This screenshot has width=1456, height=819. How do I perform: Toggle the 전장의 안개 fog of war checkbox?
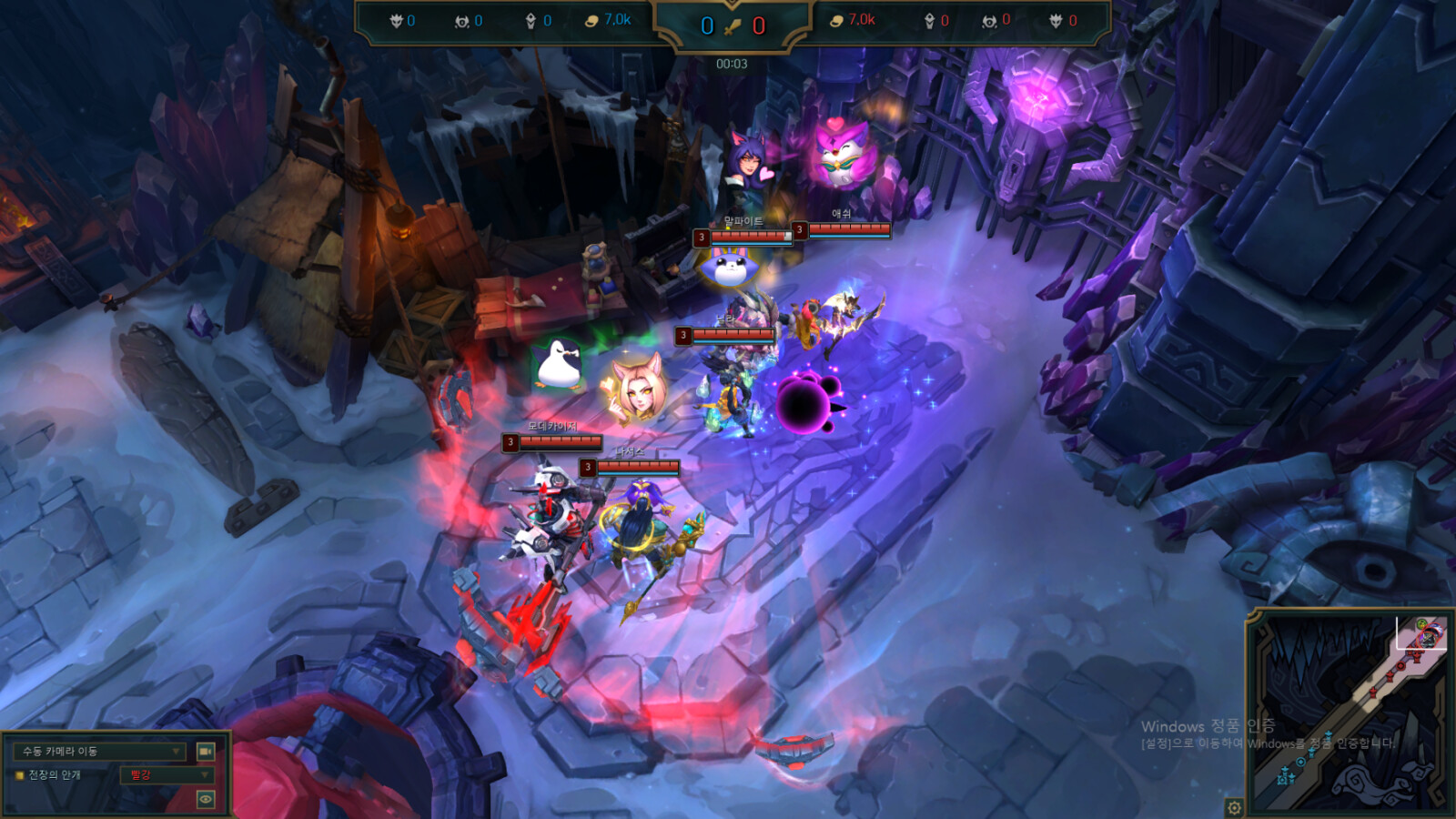(x=19, y=775)
